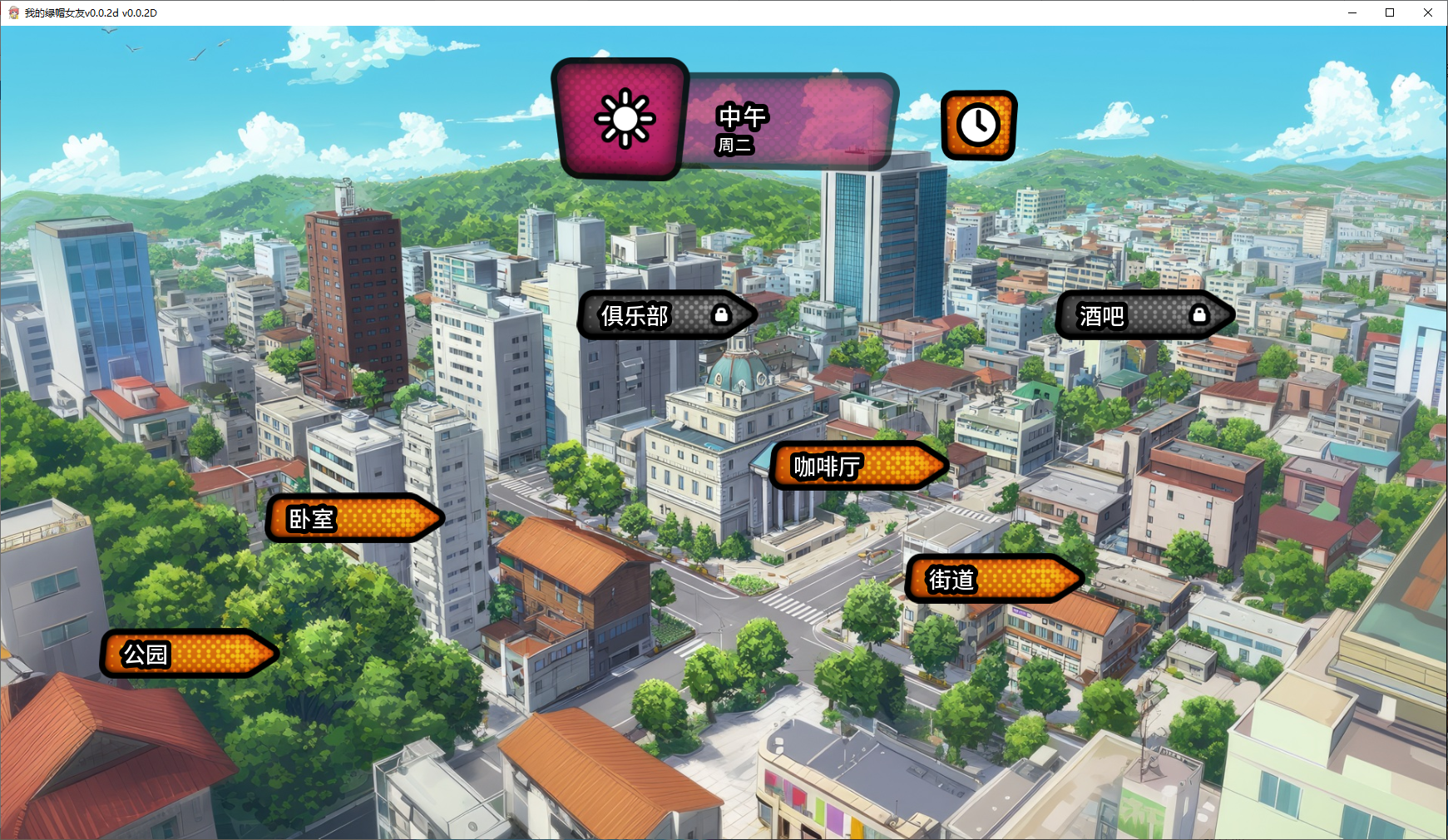Go to the 卧室 bedroom location

pos(353,518)
